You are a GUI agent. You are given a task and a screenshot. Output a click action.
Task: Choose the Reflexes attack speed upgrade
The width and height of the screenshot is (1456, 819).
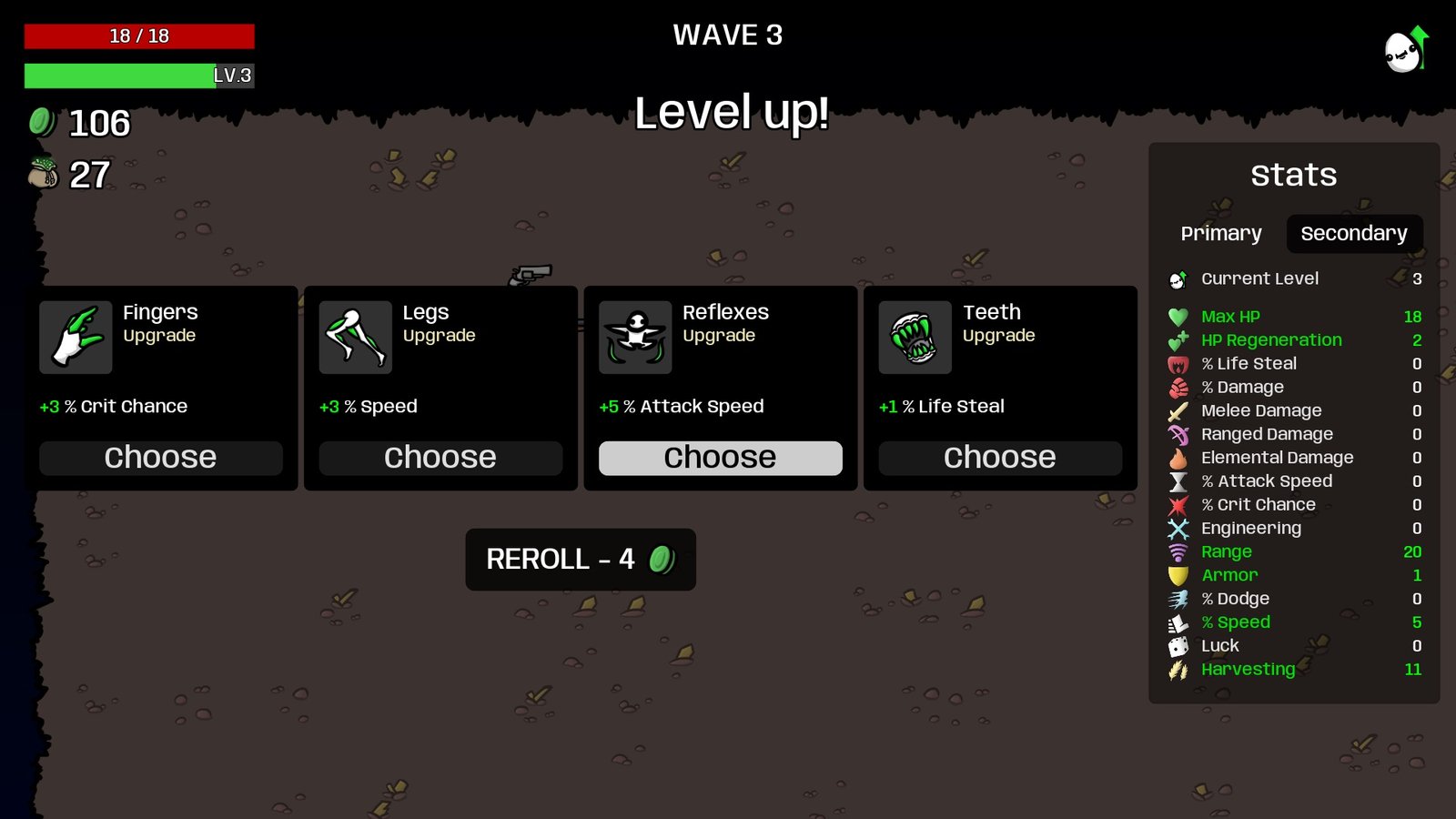720,458
